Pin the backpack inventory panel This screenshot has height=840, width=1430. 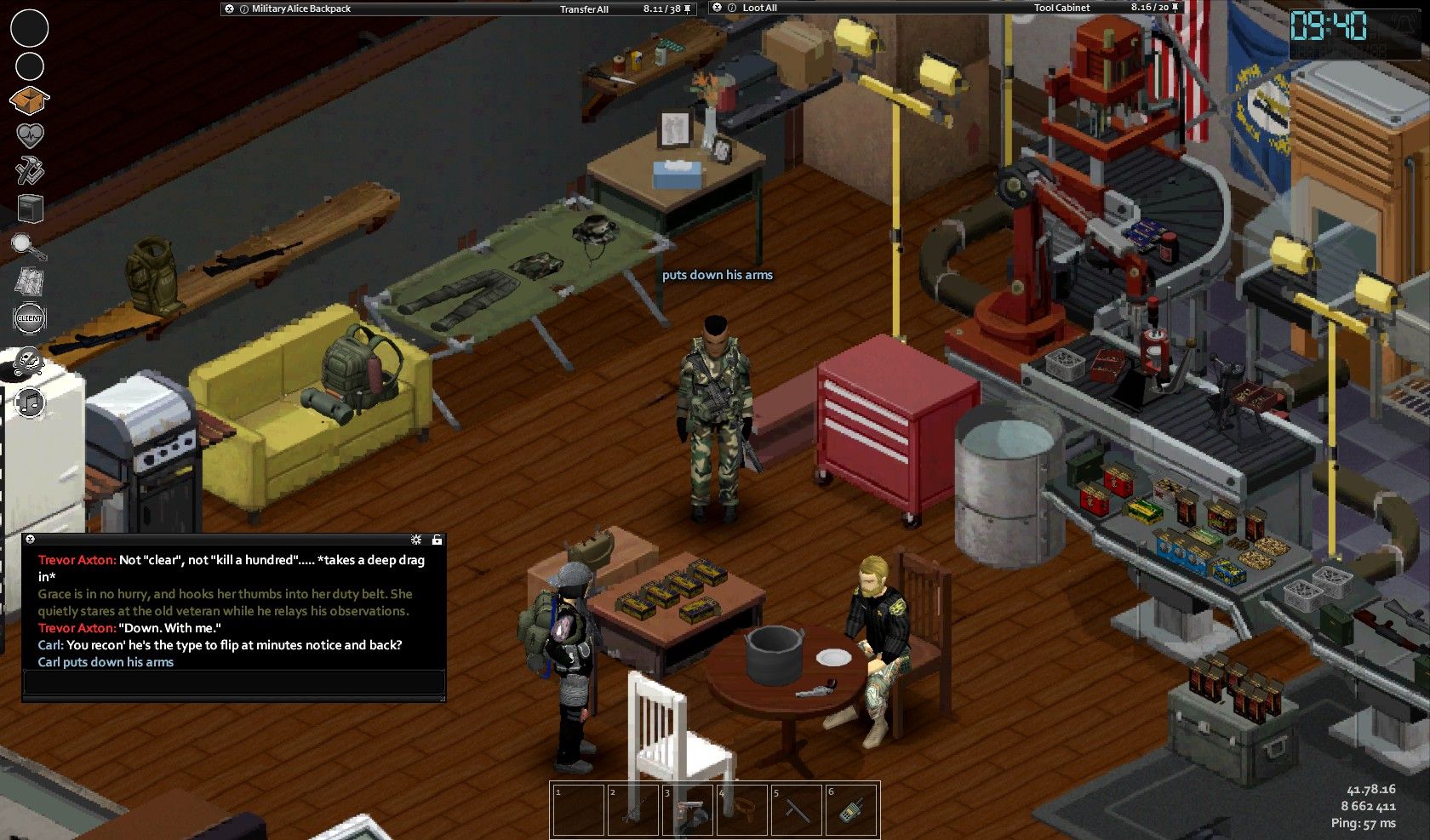click(689, 9)
